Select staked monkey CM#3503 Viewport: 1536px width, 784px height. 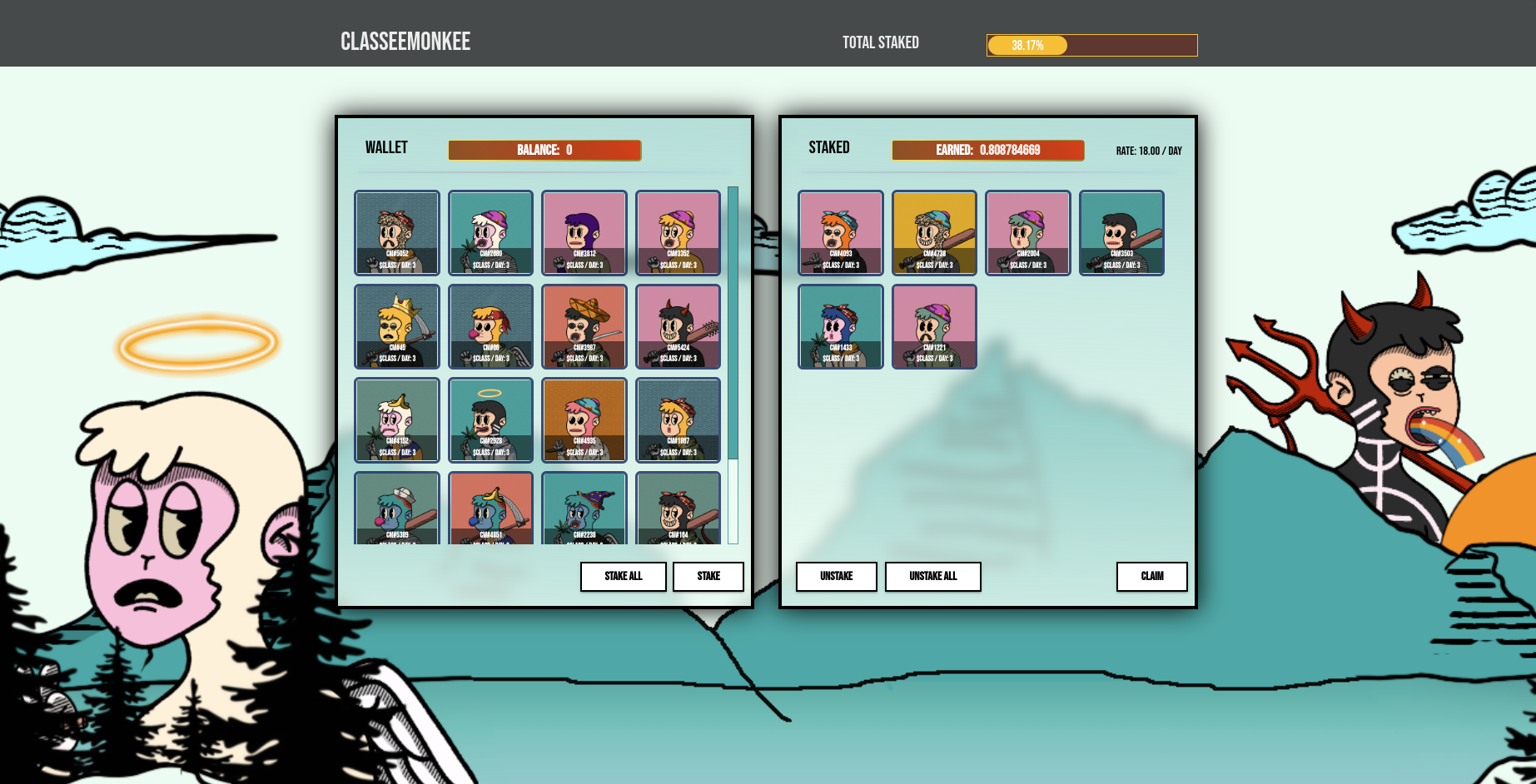1121,232
